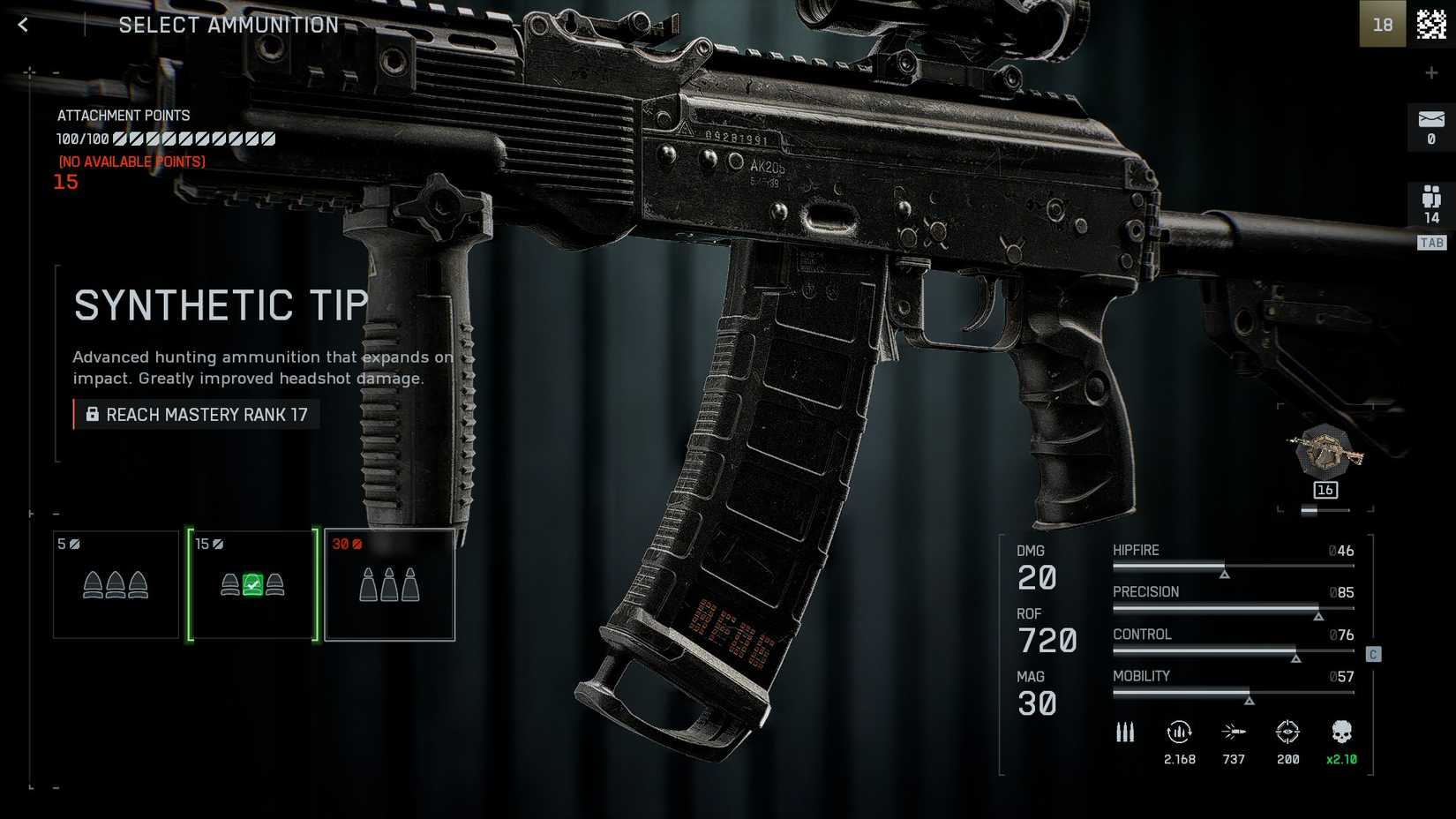This screenshot has height=819, width=1456.
Task: Click the C expander beside the Control stat
Action: (1373, 654)
